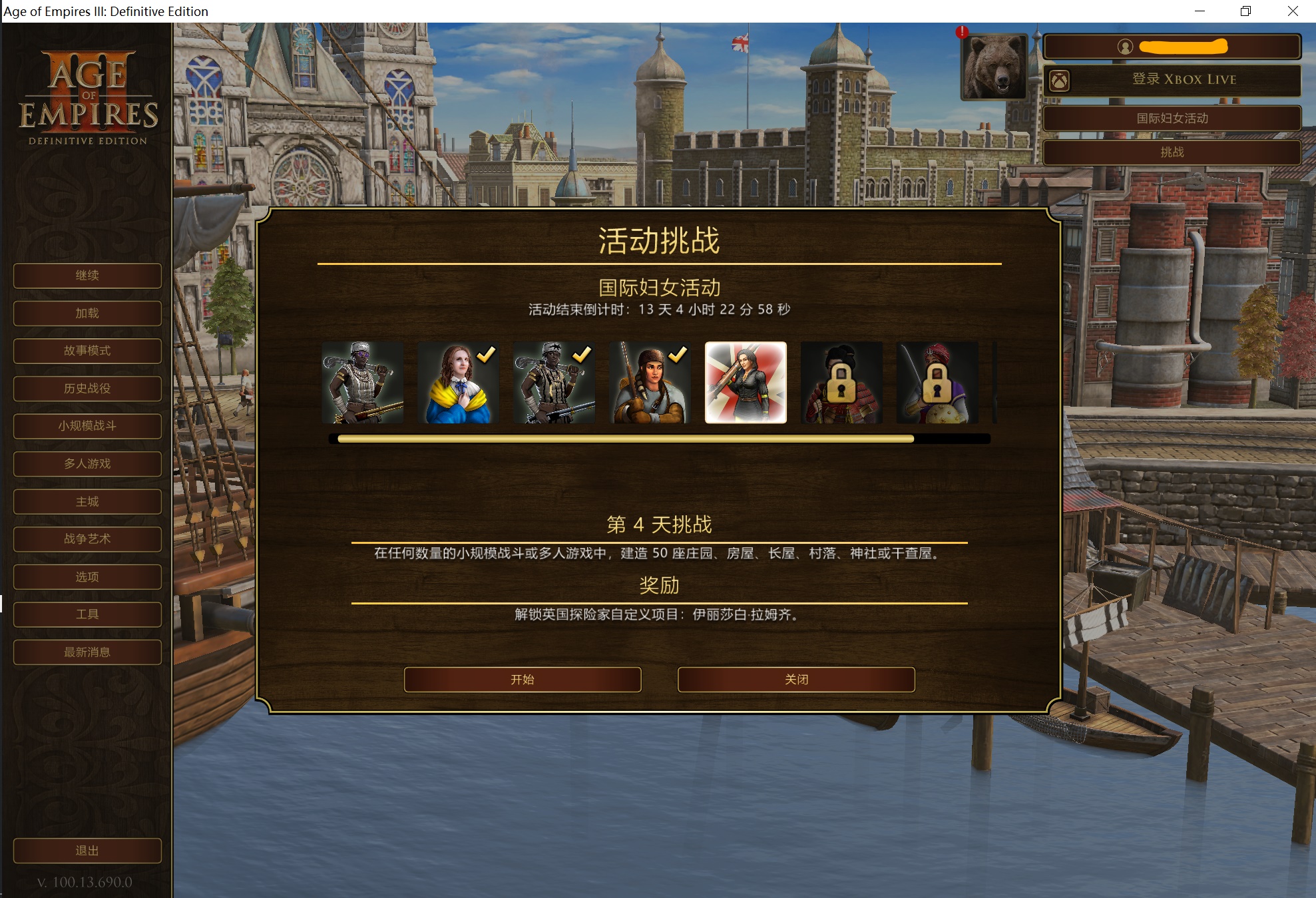Close the dialog with the 关闭 button
Screen dimensions: 1316x898
pyautogui.click(x=796, y=680)
